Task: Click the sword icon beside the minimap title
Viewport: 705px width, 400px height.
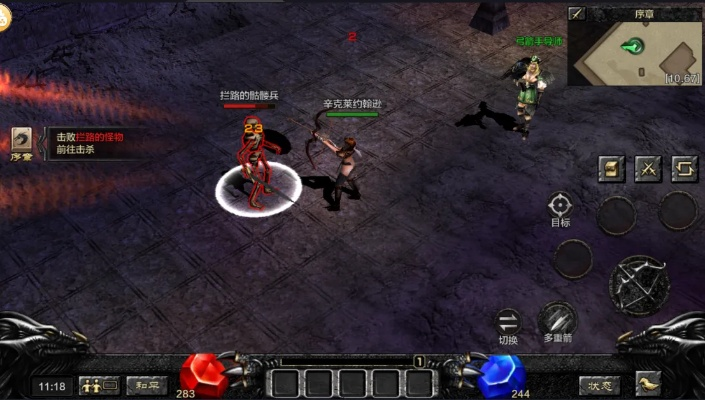Action: pos(577,13)
